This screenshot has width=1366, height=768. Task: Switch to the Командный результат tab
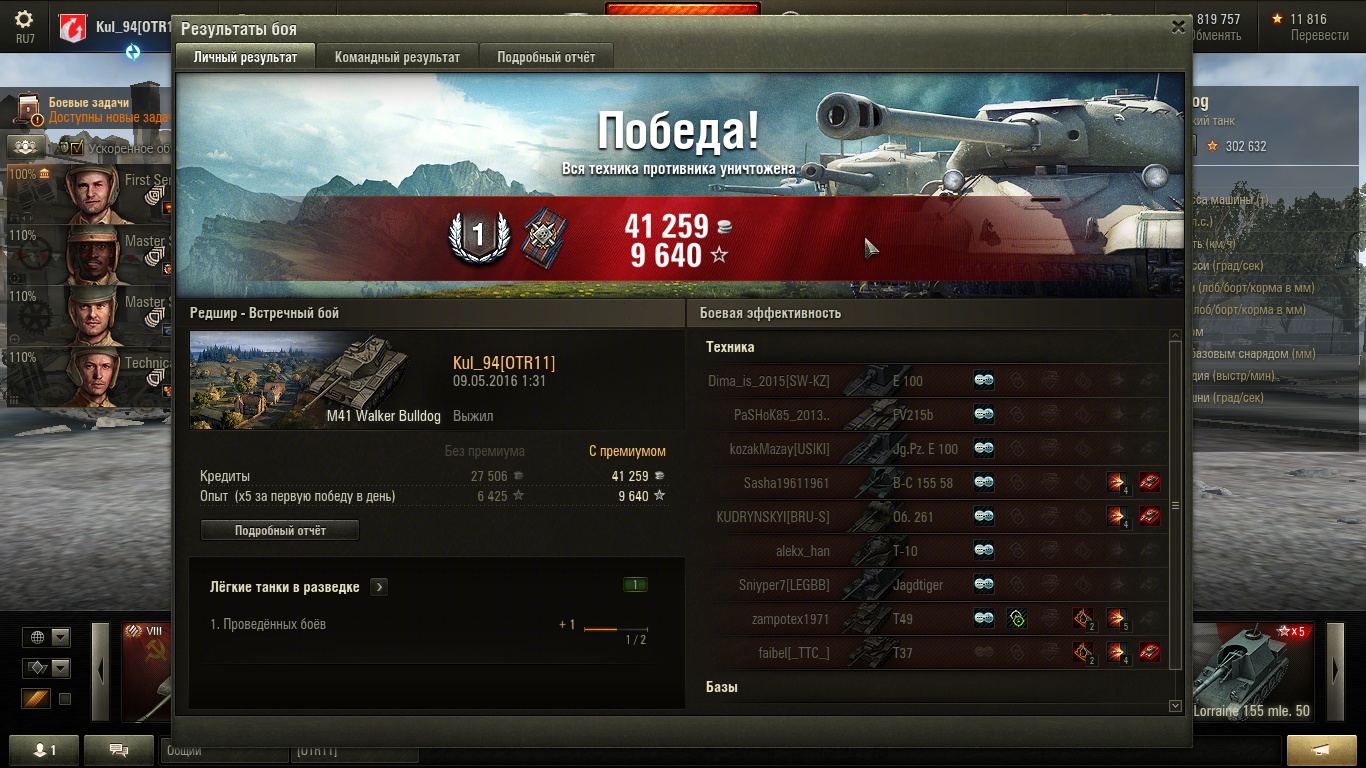click(397, 57)
